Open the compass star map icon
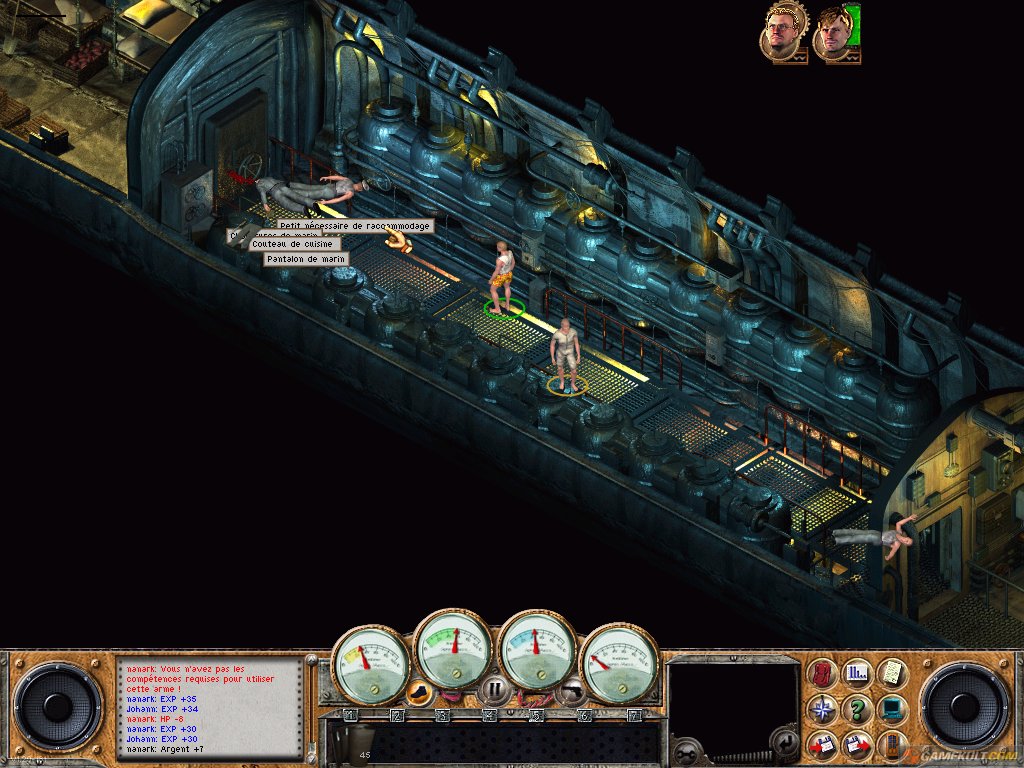The image size is (1024, 768). click(823, 710)
